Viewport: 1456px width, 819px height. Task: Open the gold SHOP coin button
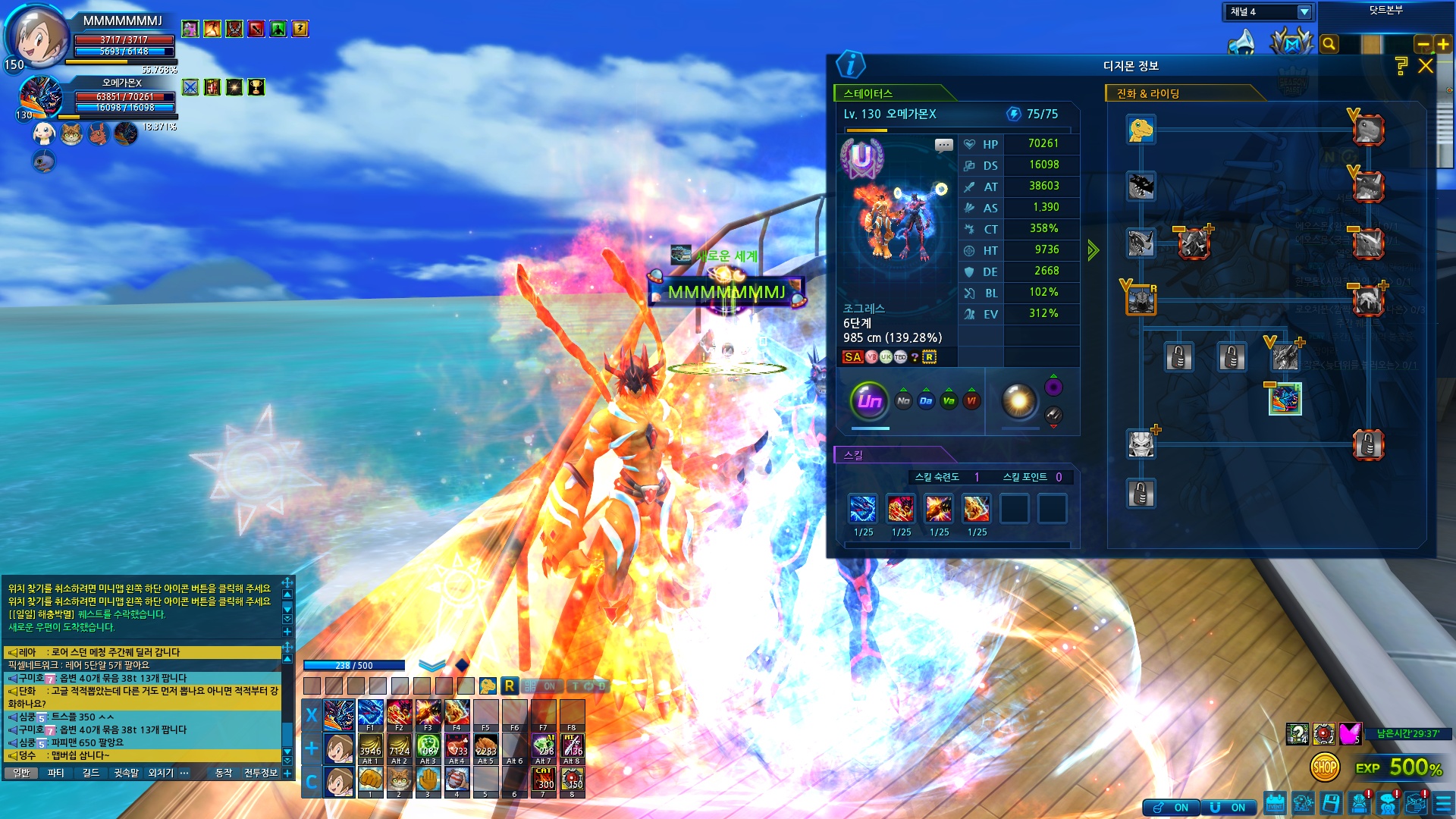1325,767
